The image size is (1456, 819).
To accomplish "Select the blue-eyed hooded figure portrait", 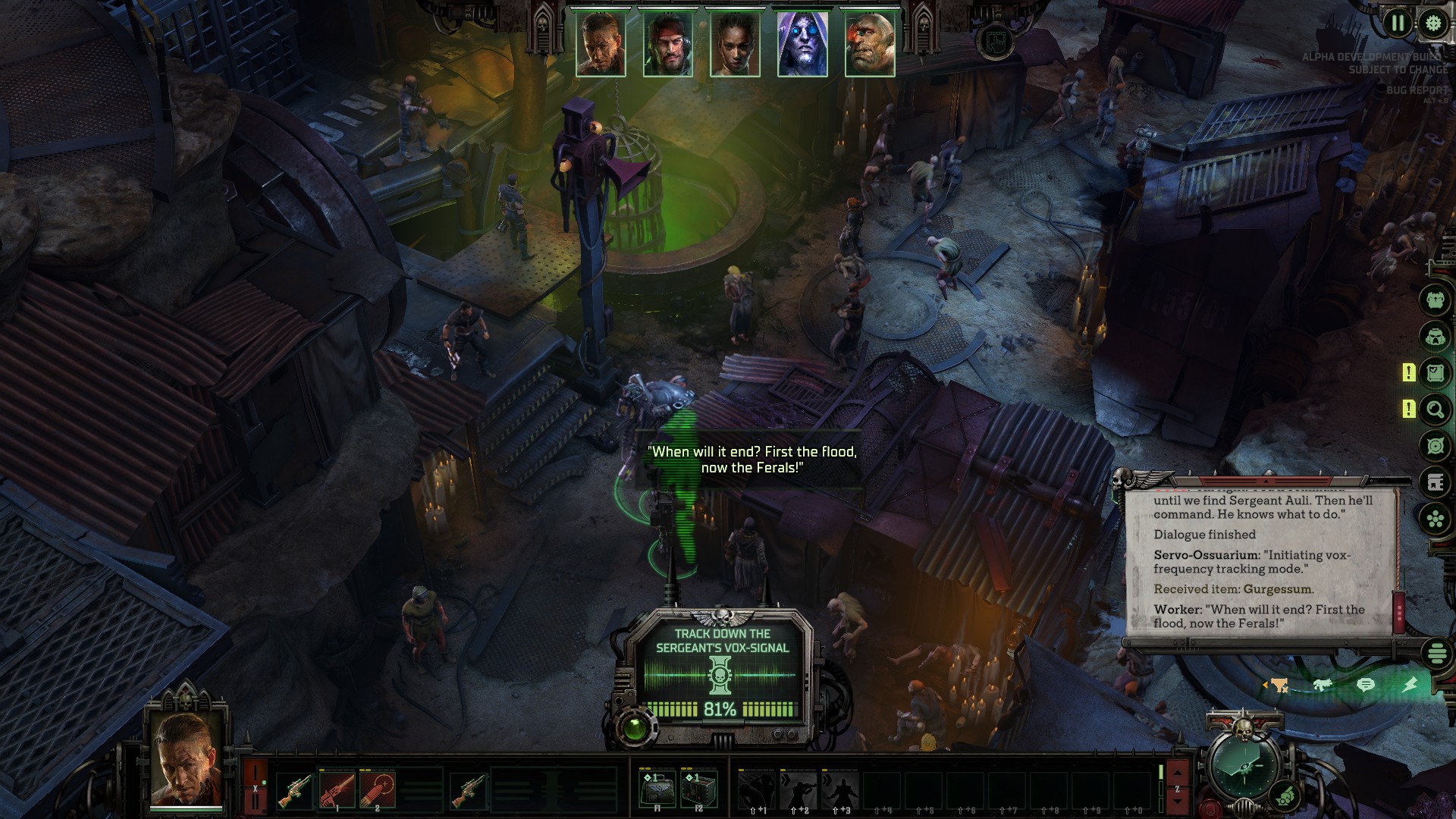I will pos(802,44).
